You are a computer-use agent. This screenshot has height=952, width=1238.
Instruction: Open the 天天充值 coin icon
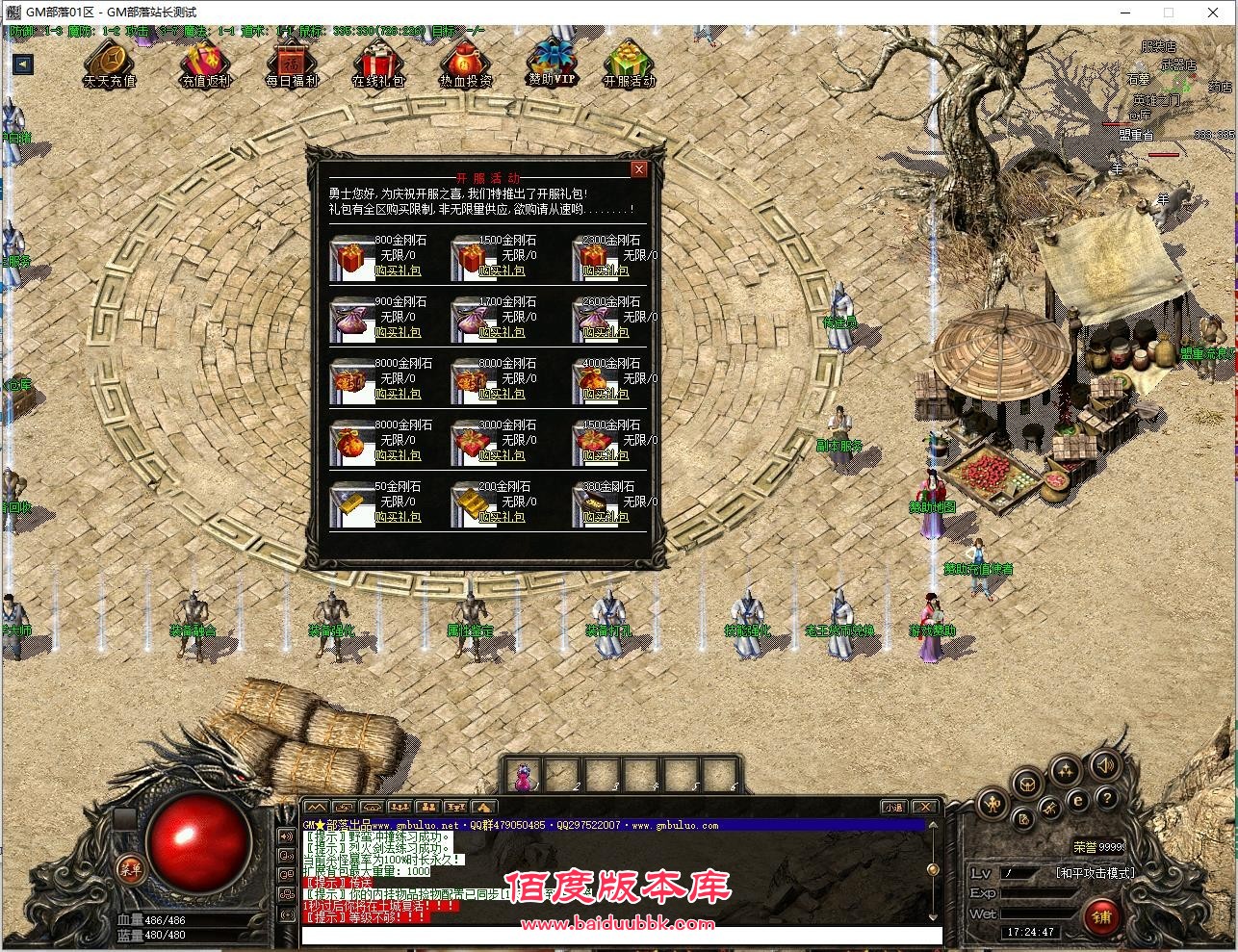click(109, 64)
